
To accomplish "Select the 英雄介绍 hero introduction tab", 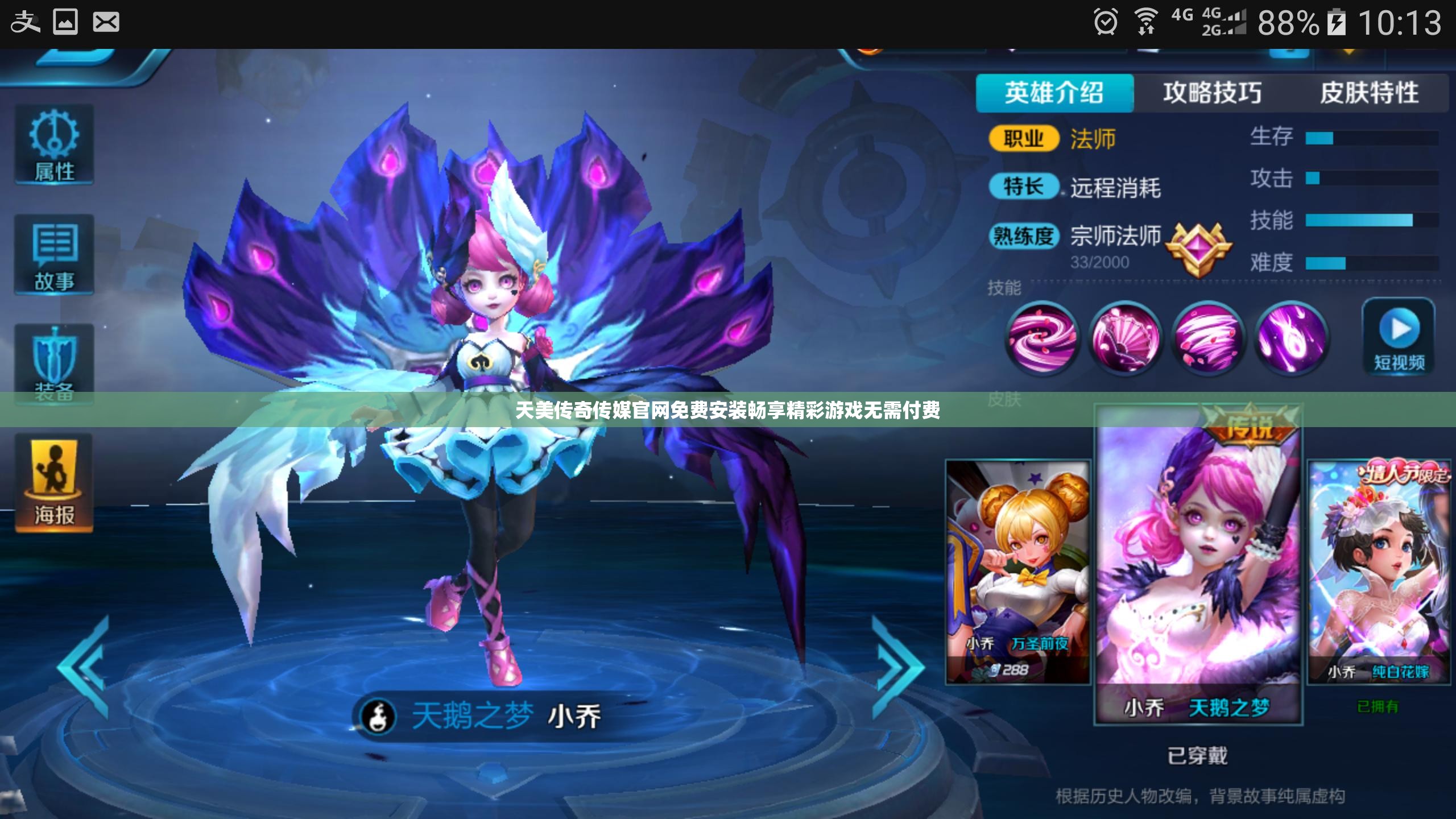I will coord(1055,91).
